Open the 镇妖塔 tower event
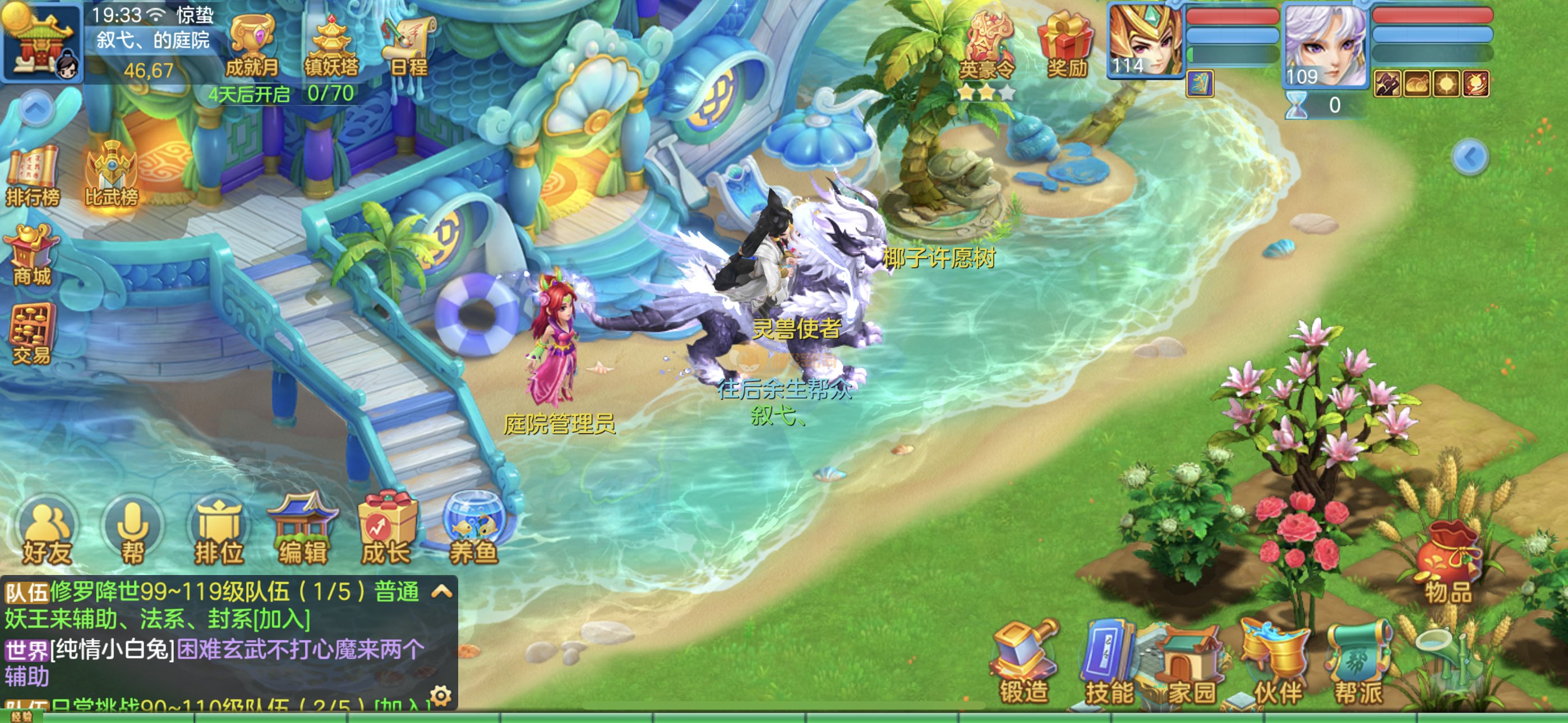1568x723 pixels. 331,47
